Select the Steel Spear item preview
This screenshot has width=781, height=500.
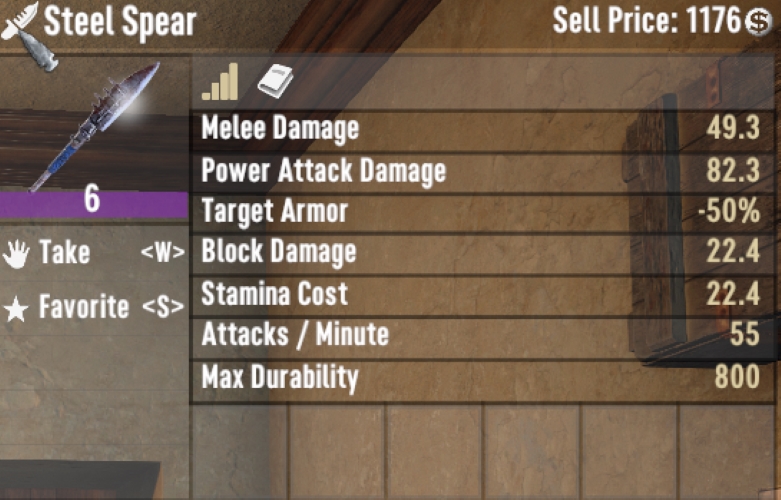click(x=94, y=125)
